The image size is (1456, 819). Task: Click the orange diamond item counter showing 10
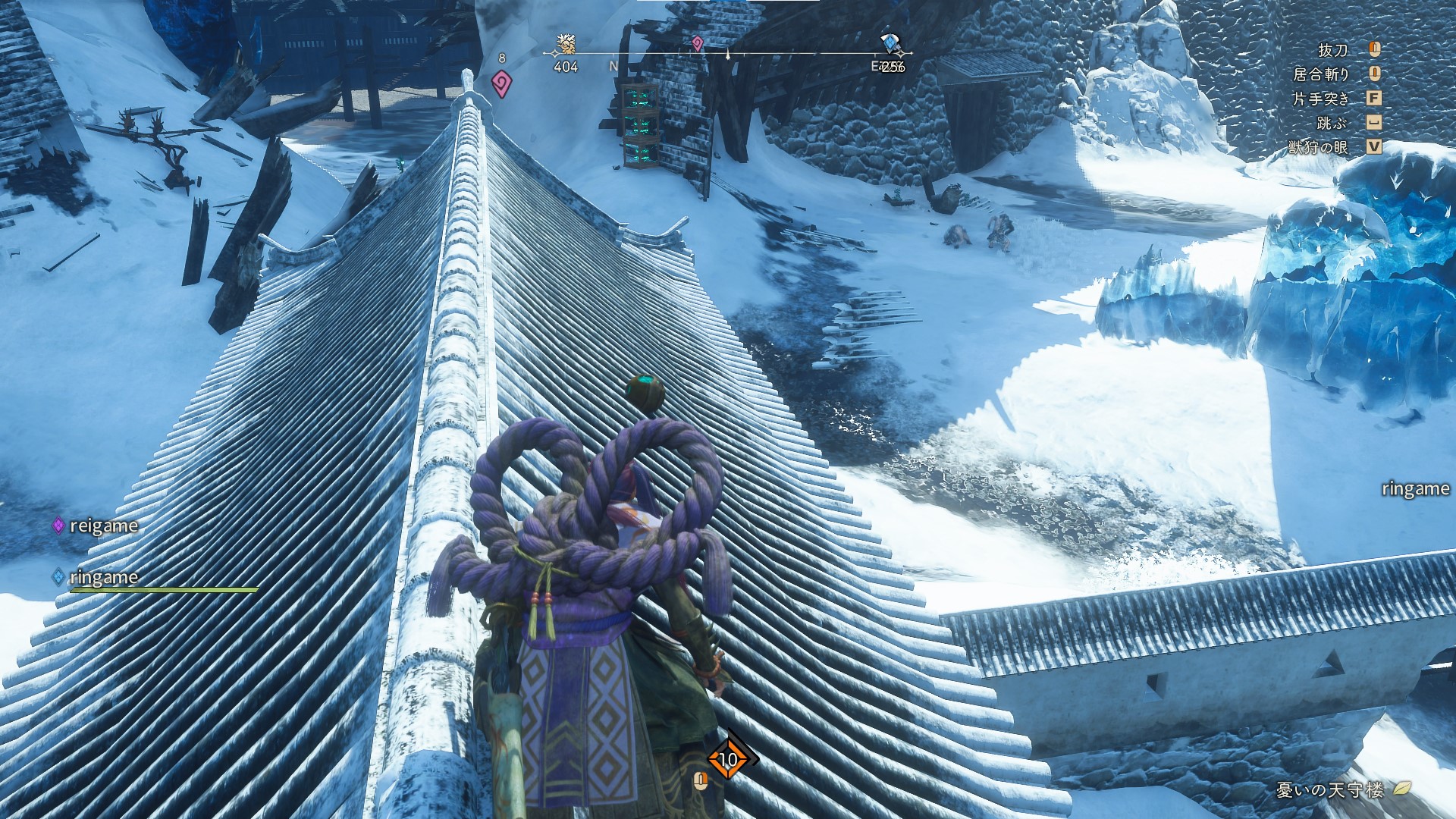pyautogui.click(x=728, y=759)
